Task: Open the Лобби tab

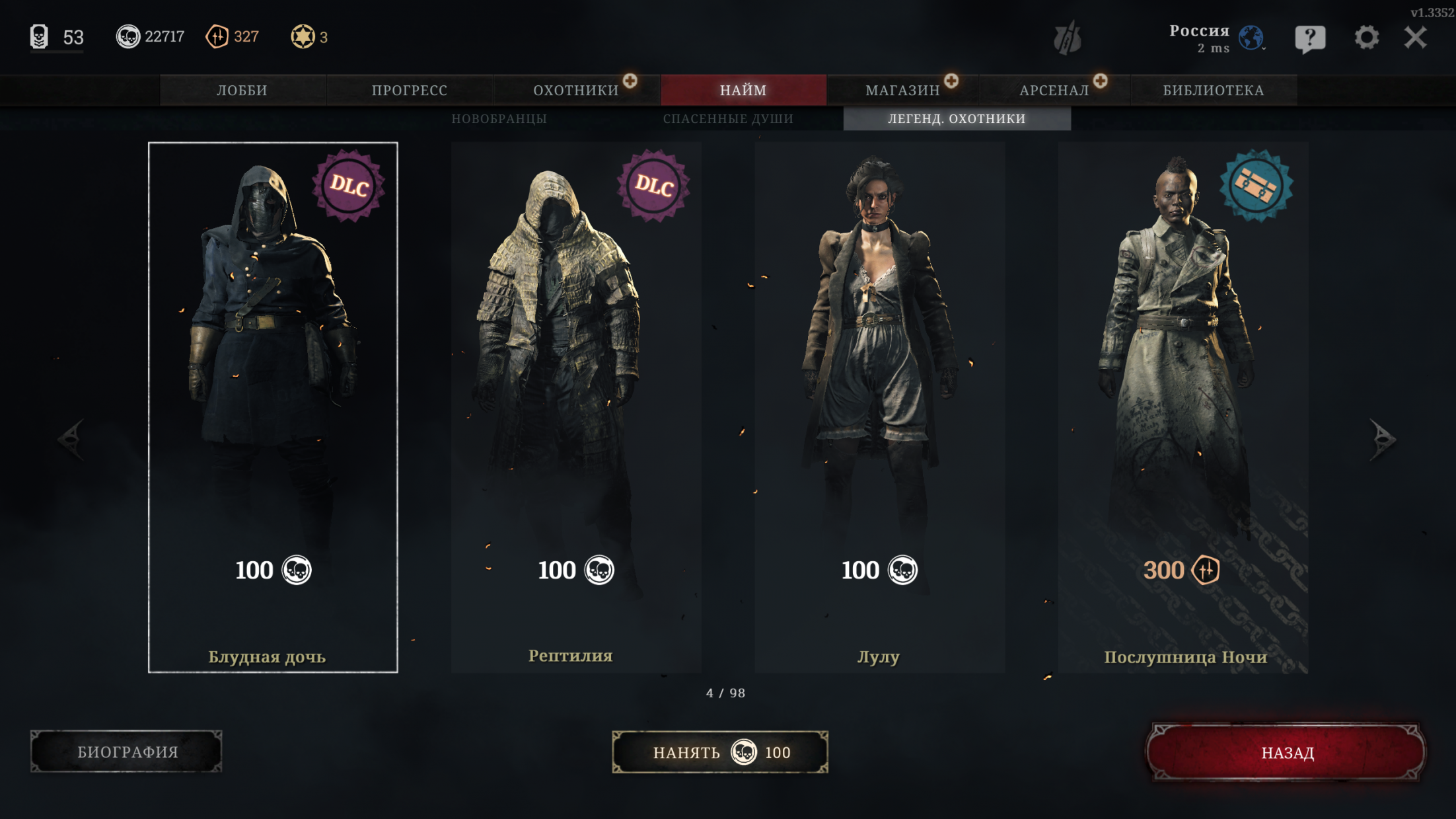Action: click(242, 91)
